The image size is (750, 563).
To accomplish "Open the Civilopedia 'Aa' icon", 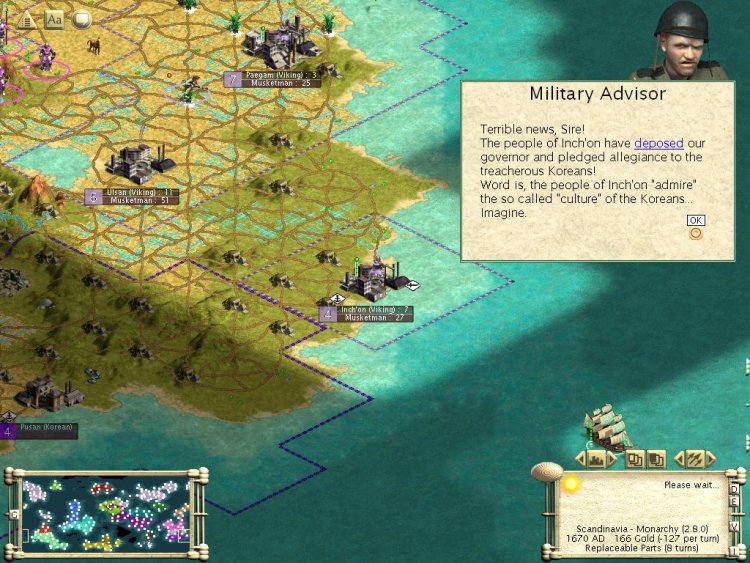I will tap(54, 19).
